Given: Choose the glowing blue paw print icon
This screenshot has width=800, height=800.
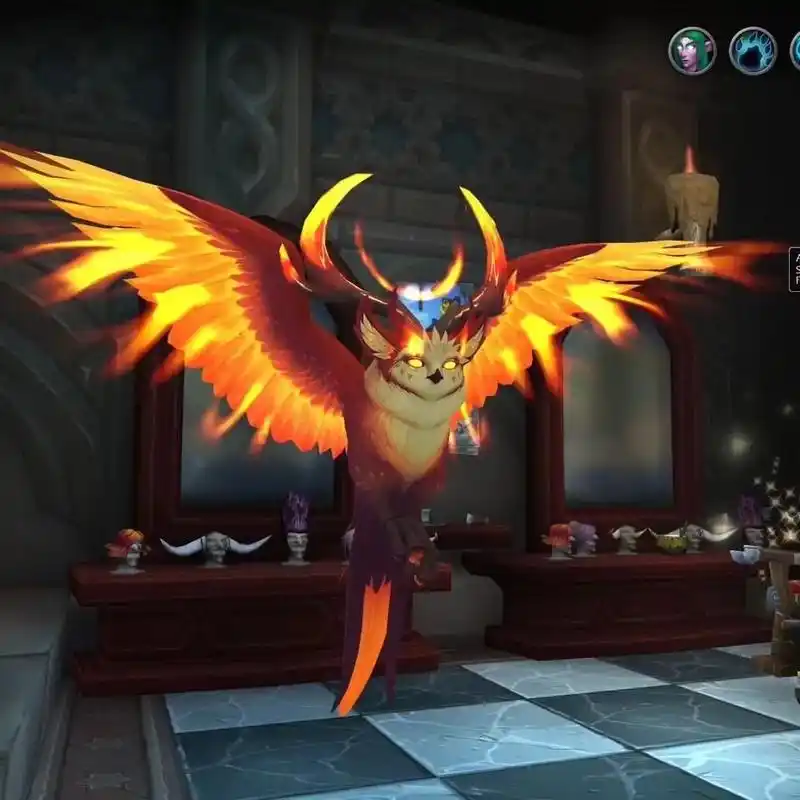Looking at the screenshot, I should [x=752, y=51].
